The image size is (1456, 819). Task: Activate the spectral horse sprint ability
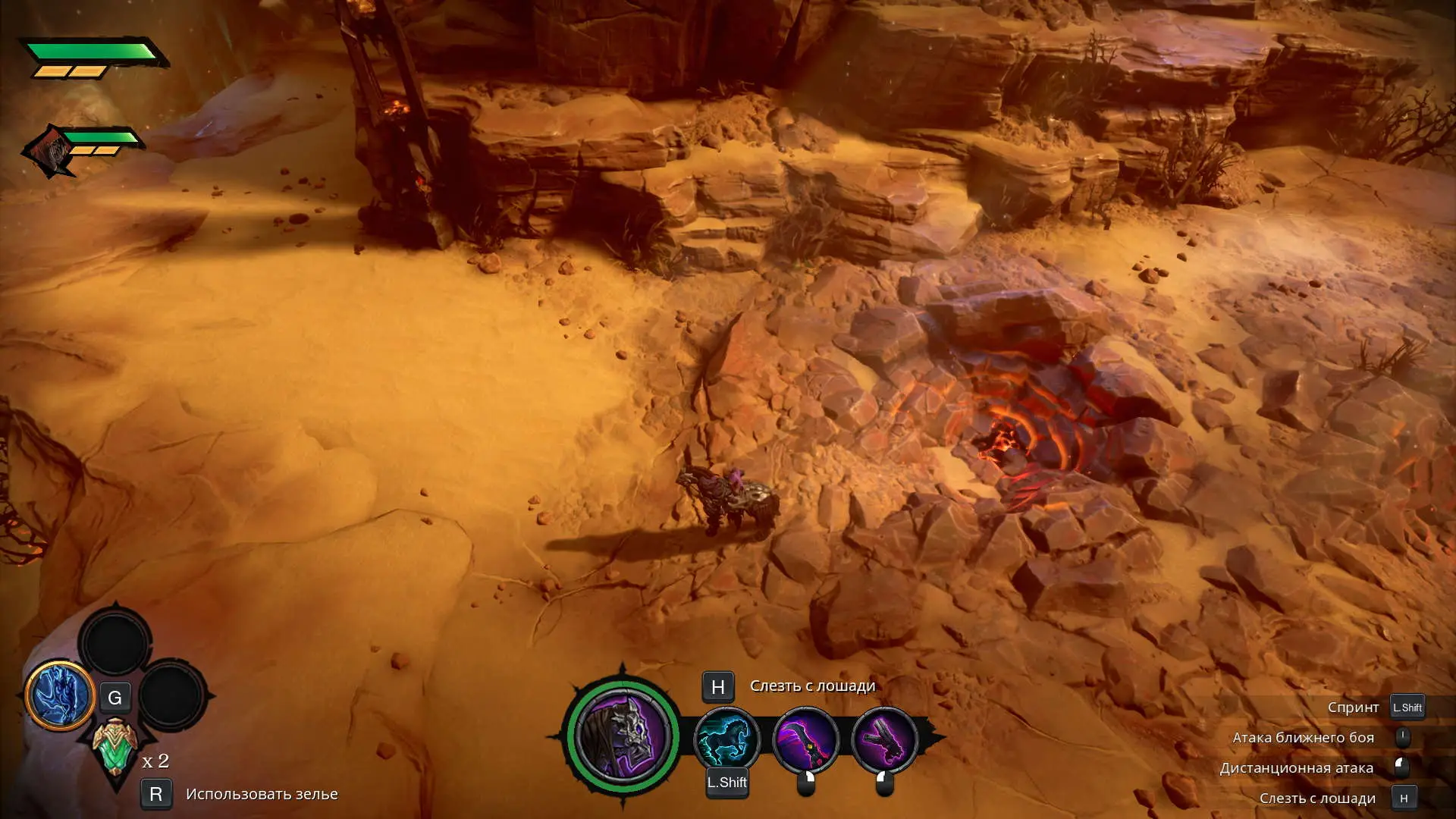click(726, 739)
